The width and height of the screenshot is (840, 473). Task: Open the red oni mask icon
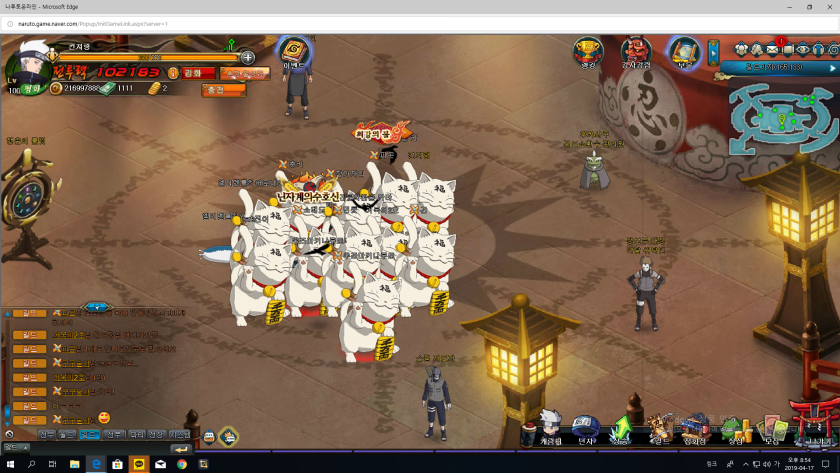click(636, 51)
